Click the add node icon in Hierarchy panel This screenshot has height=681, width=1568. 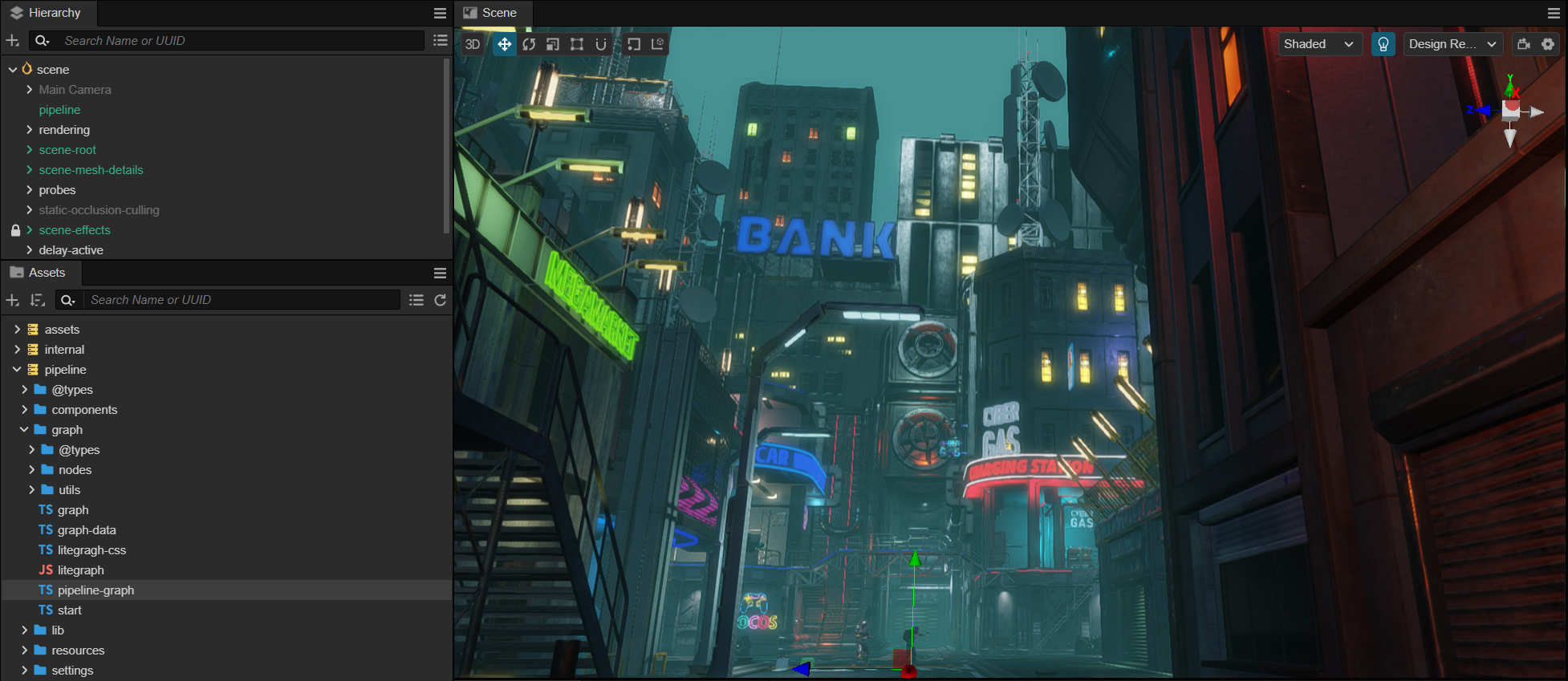point(13,40)
